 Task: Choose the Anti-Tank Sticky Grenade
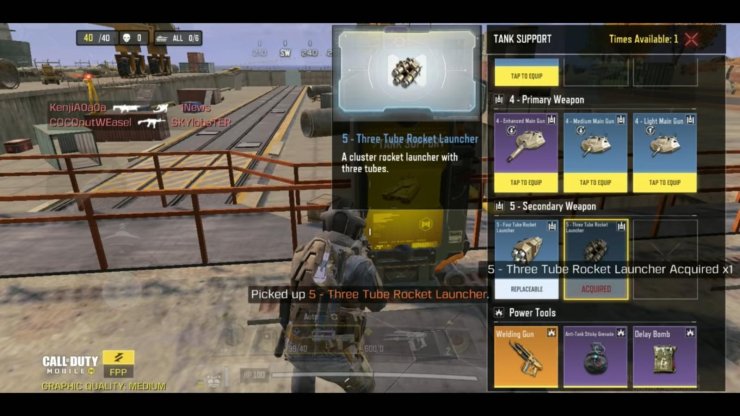(595, 355)
